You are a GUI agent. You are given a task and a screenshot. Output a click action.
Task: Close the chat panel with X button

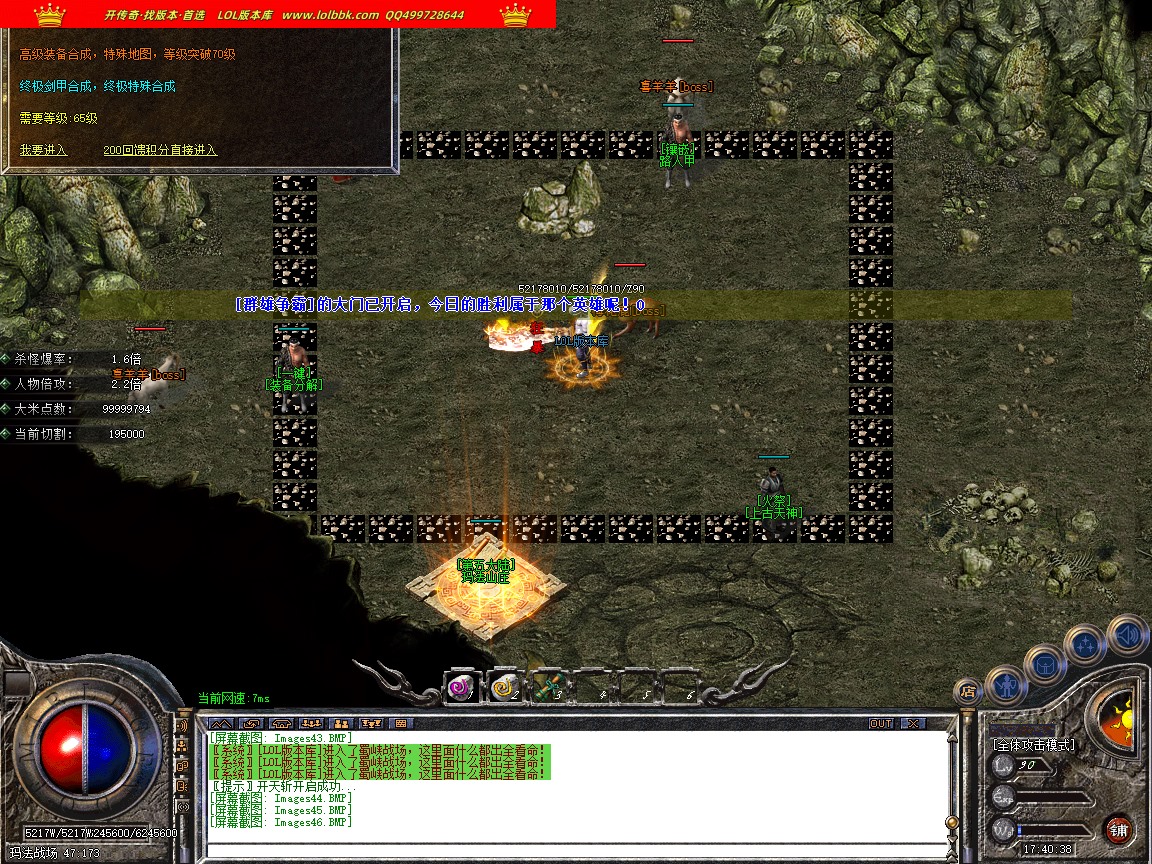click(x=913, y=723)
